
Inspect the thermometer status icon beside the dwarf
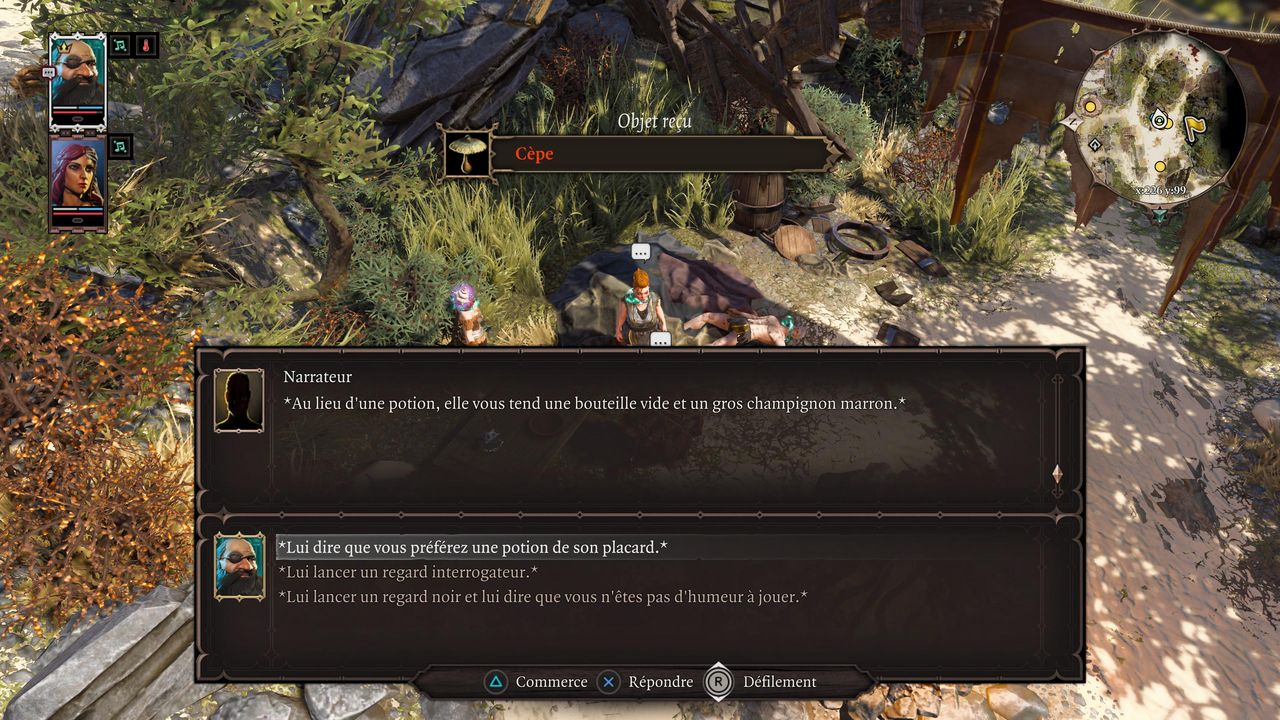[x=146, y=46]
